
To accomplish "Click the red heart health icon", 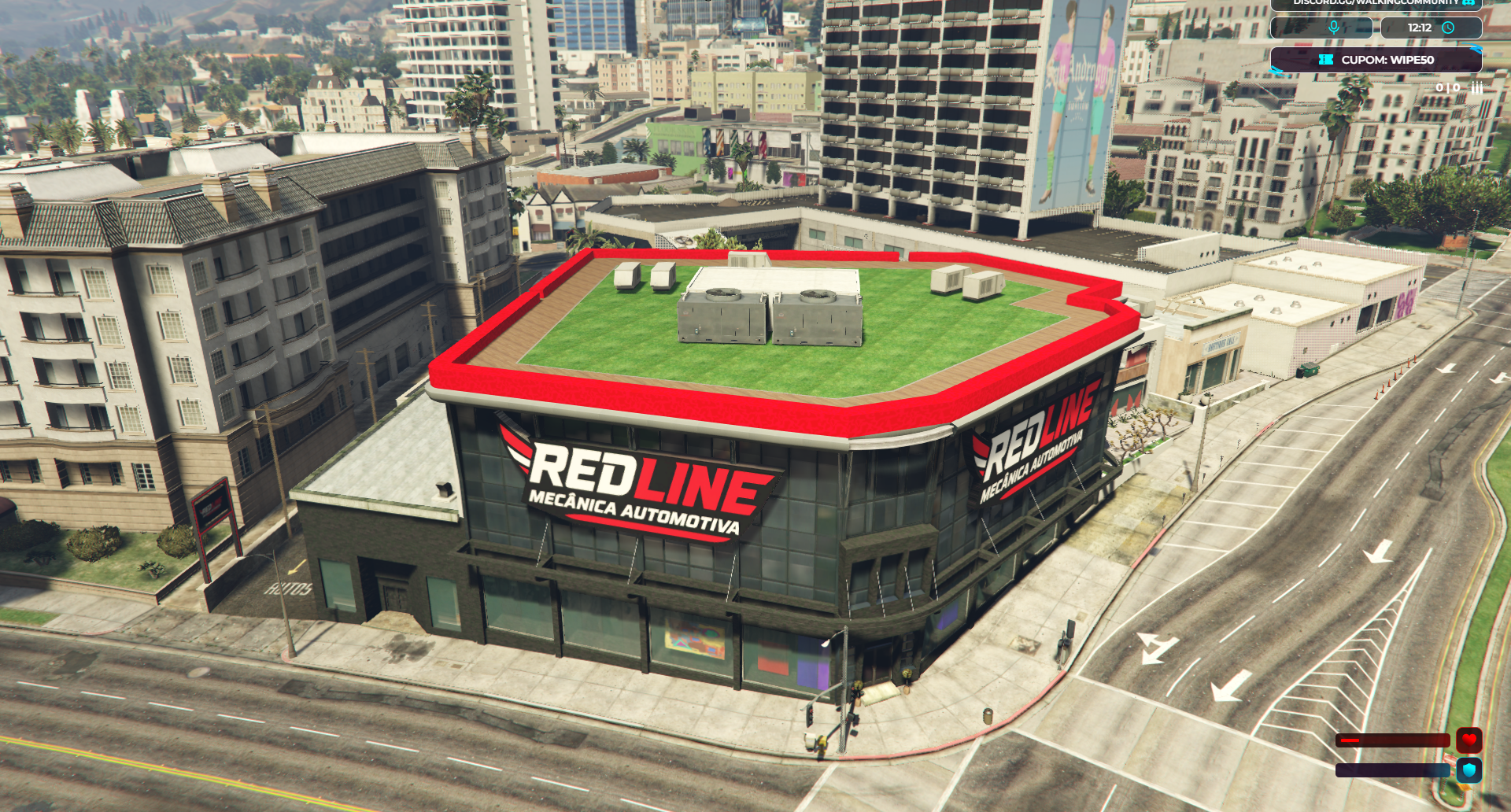I will [x=1469, y=740].
